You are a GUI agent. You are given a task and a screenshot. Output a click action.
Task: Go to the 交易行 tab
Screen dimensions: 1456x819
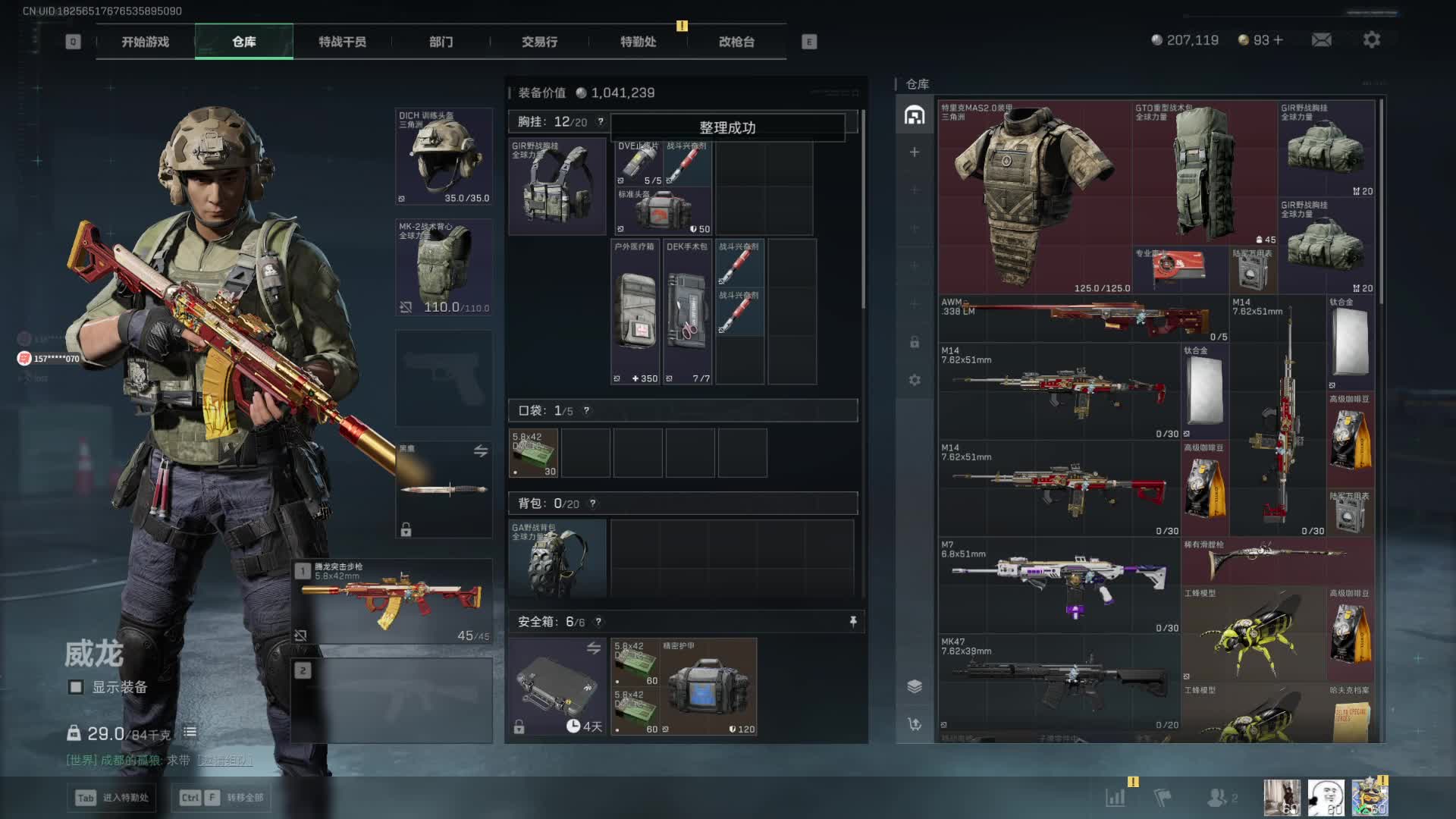pos(539,42)
